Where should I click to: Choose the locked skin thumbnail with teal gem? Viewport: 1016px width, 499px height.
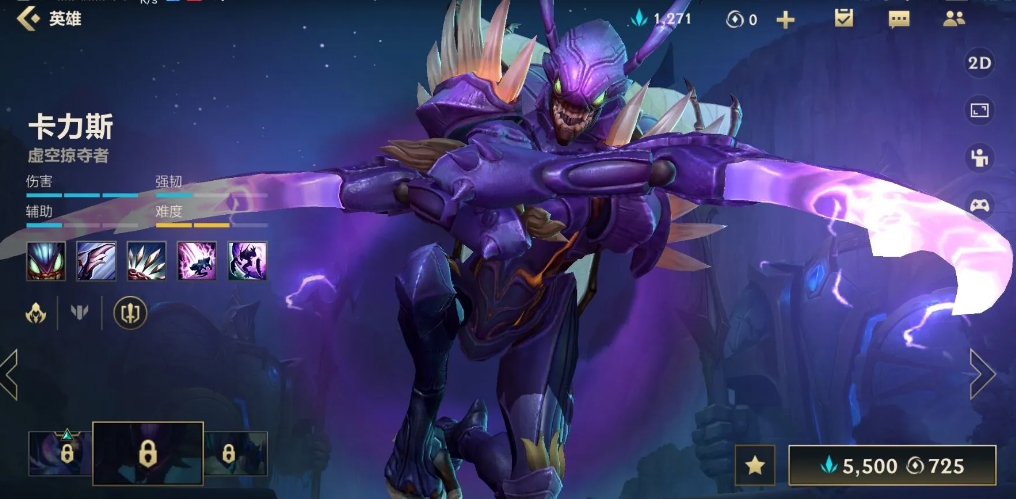(61, 452)
